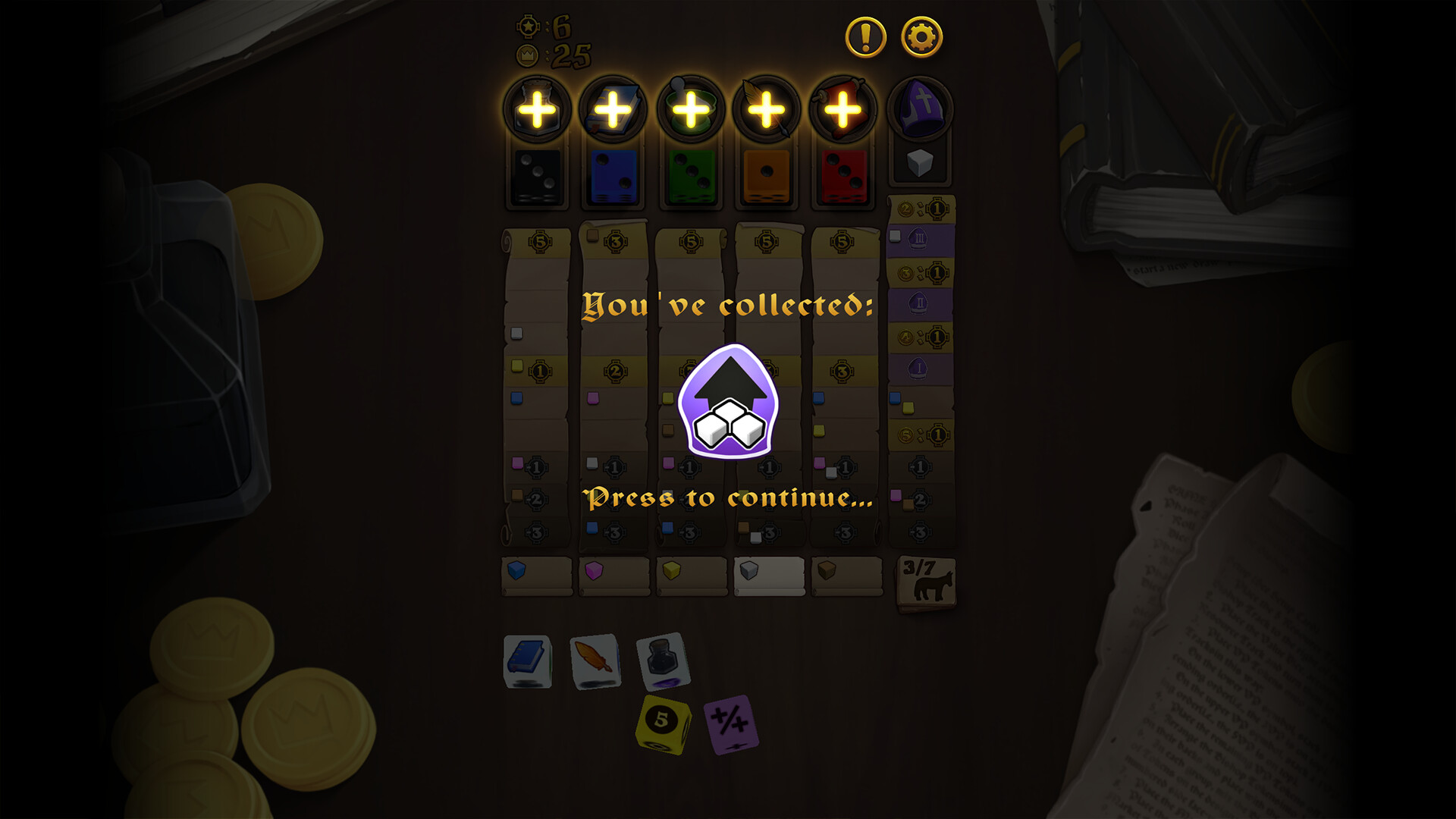Screen dimensions: 1456x819
Task: Select the black dice slot
Action: 537,177
